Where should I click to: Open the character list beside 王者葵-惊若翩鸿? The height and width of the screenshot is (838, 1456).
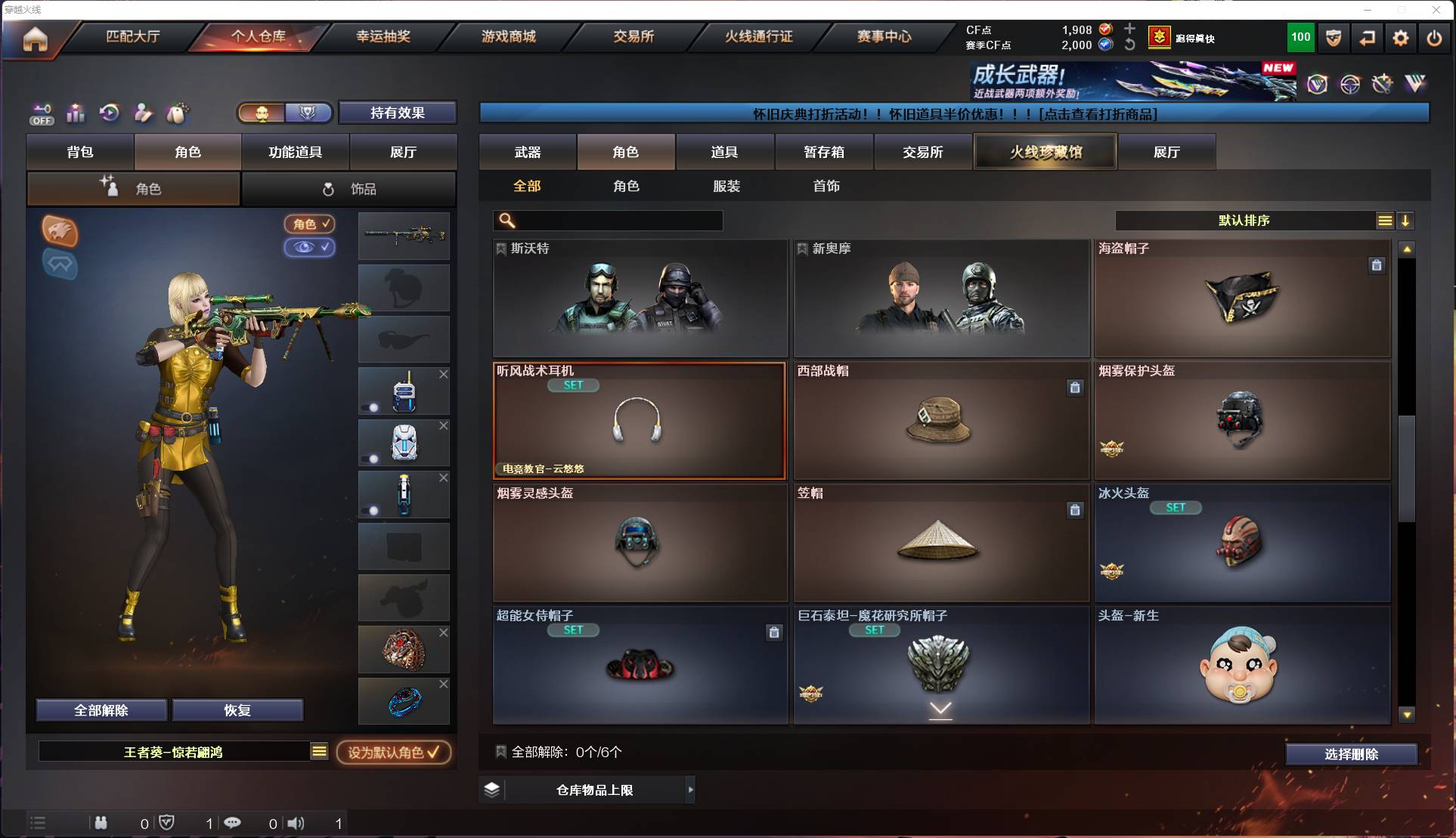(320, 752)
